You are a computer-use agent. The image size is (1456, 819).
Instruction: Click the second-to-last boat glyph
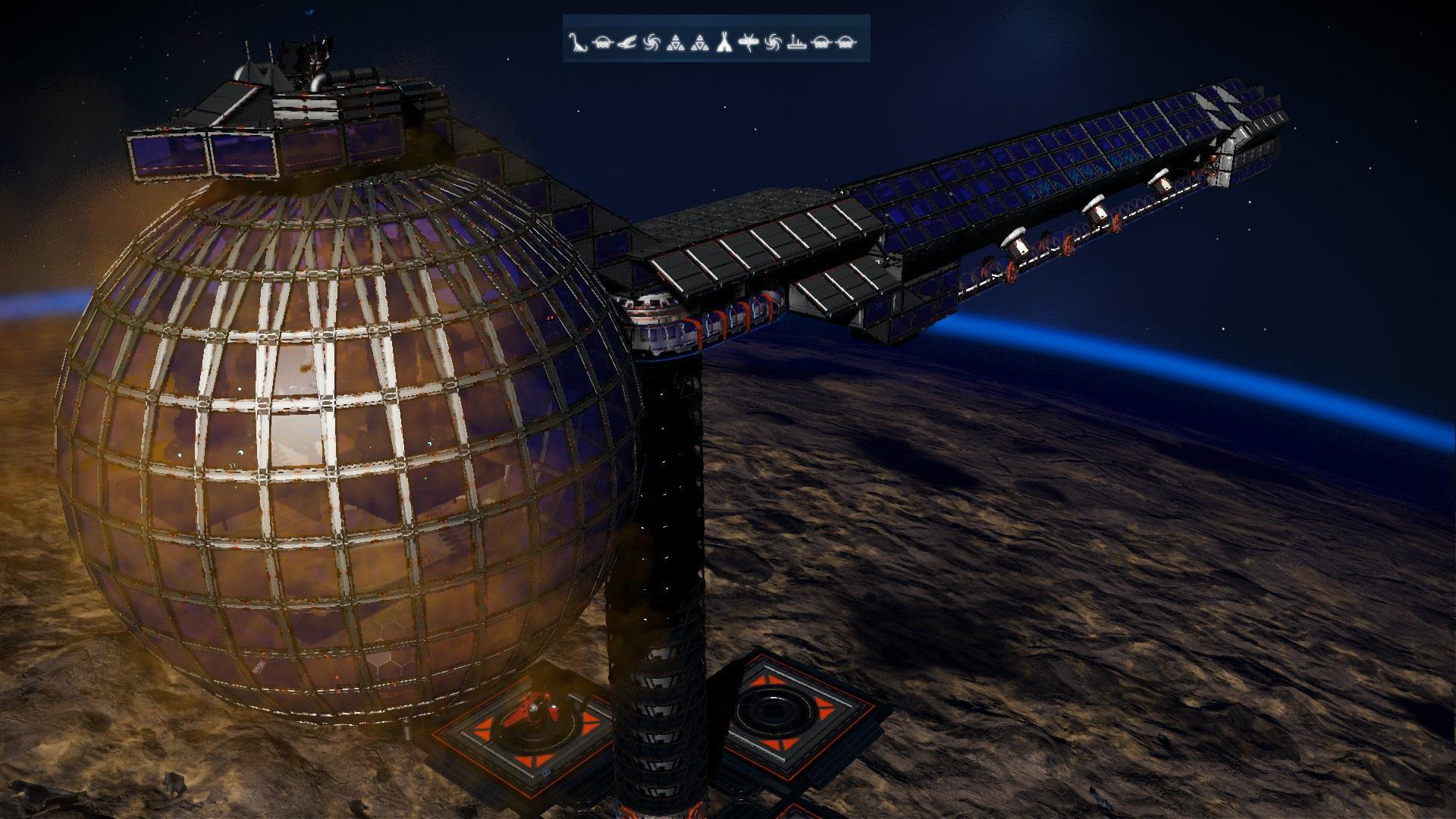point(820,43)
